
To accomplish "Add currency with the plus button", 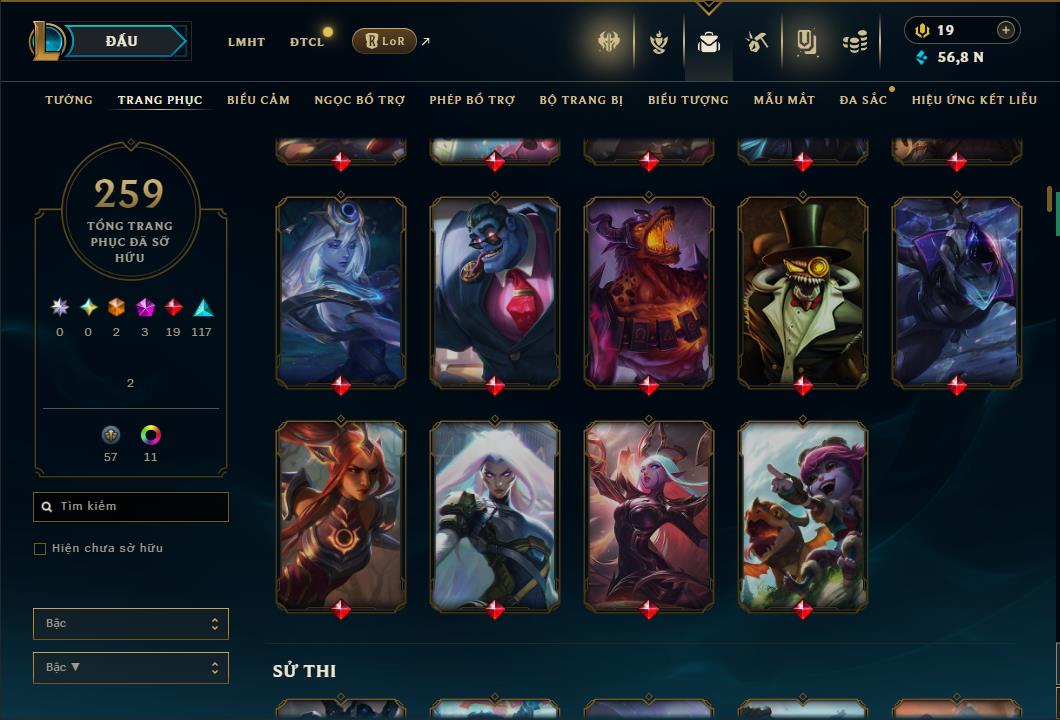I will pos(1006,30).
